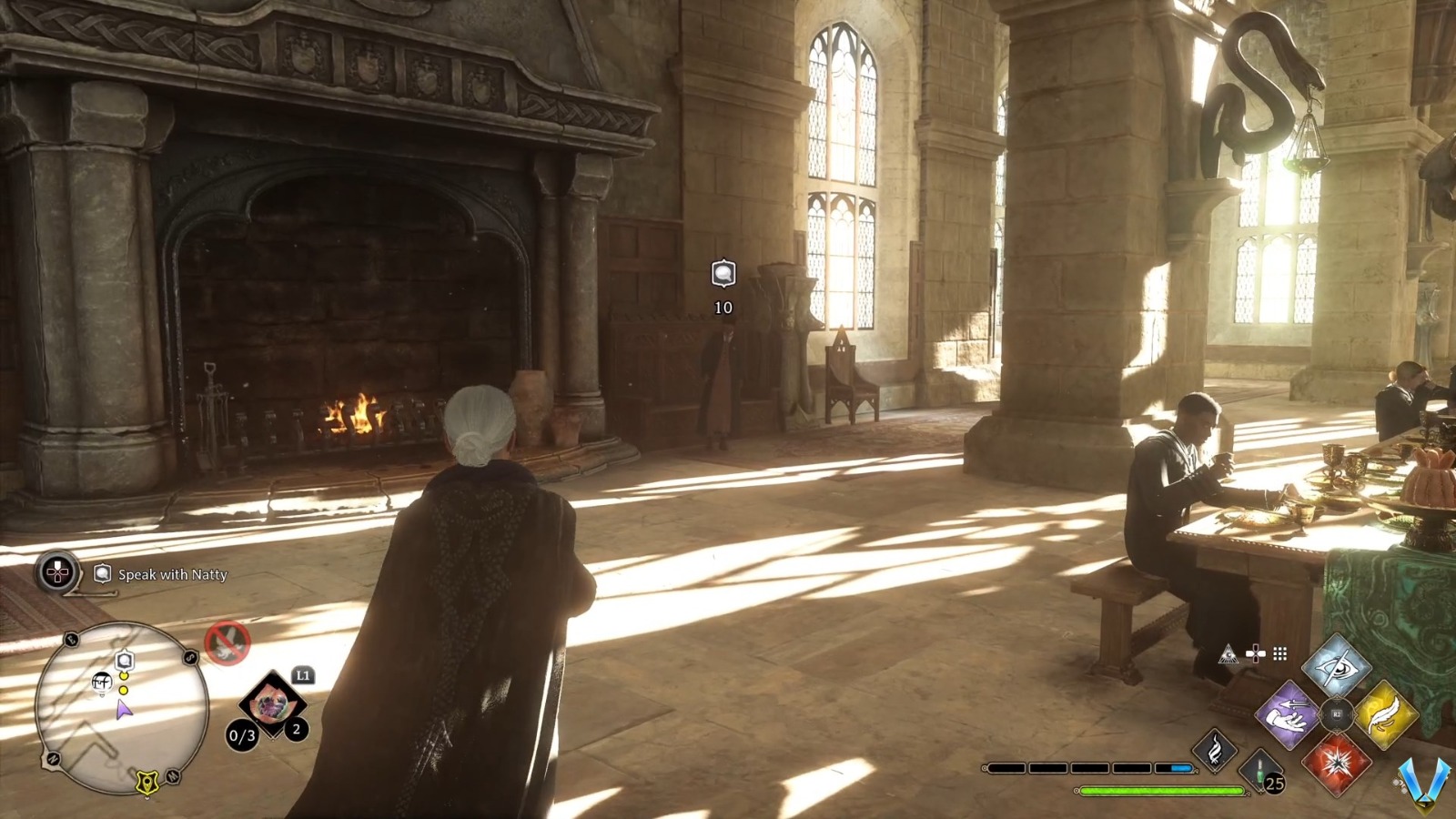Image resolution: width=1456 pixels, height=819 pixels.
Task: Click the triangle eye Revelio icon
Action: 1229,653
